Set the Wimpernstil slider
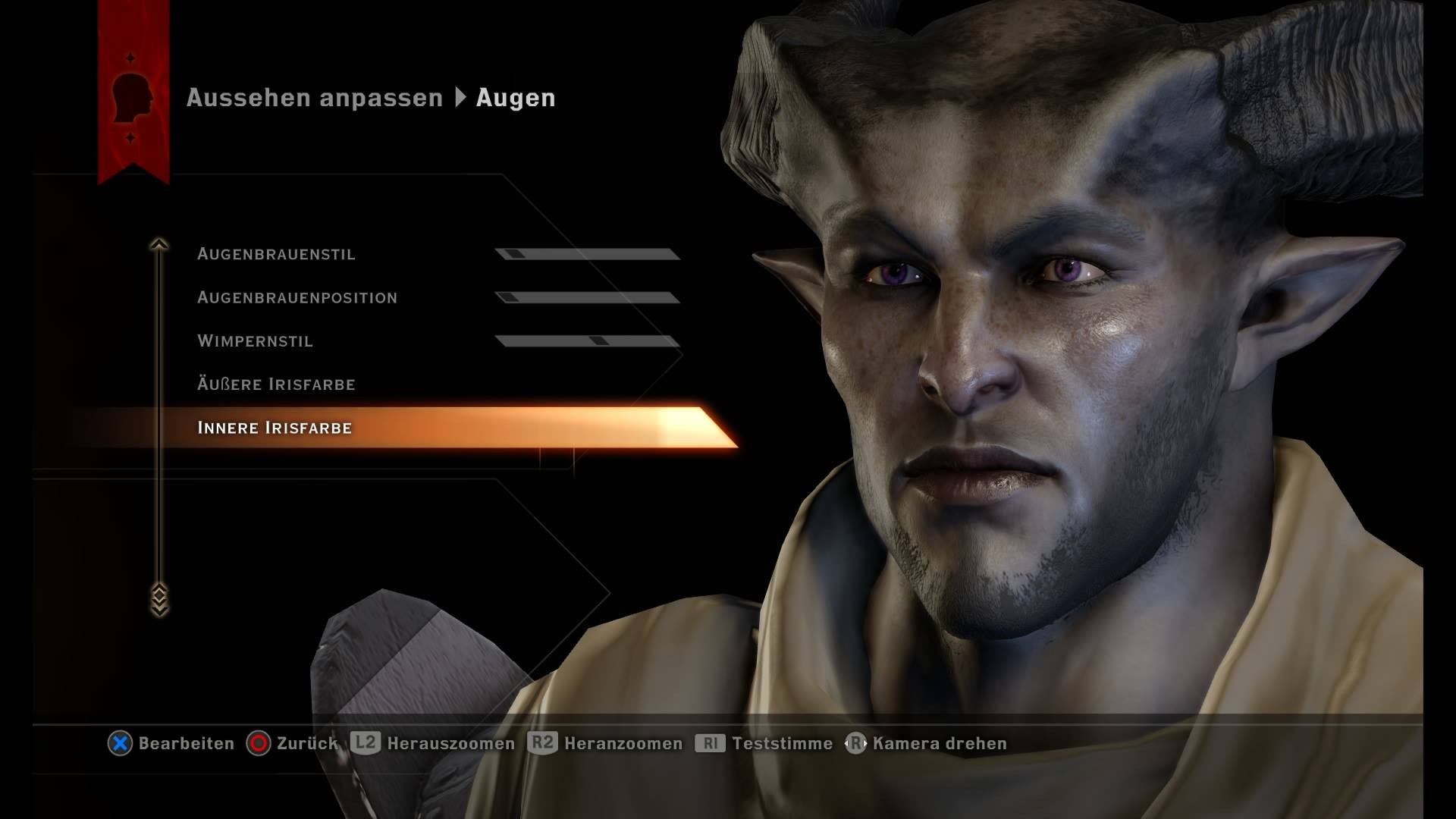 (587, 340)
